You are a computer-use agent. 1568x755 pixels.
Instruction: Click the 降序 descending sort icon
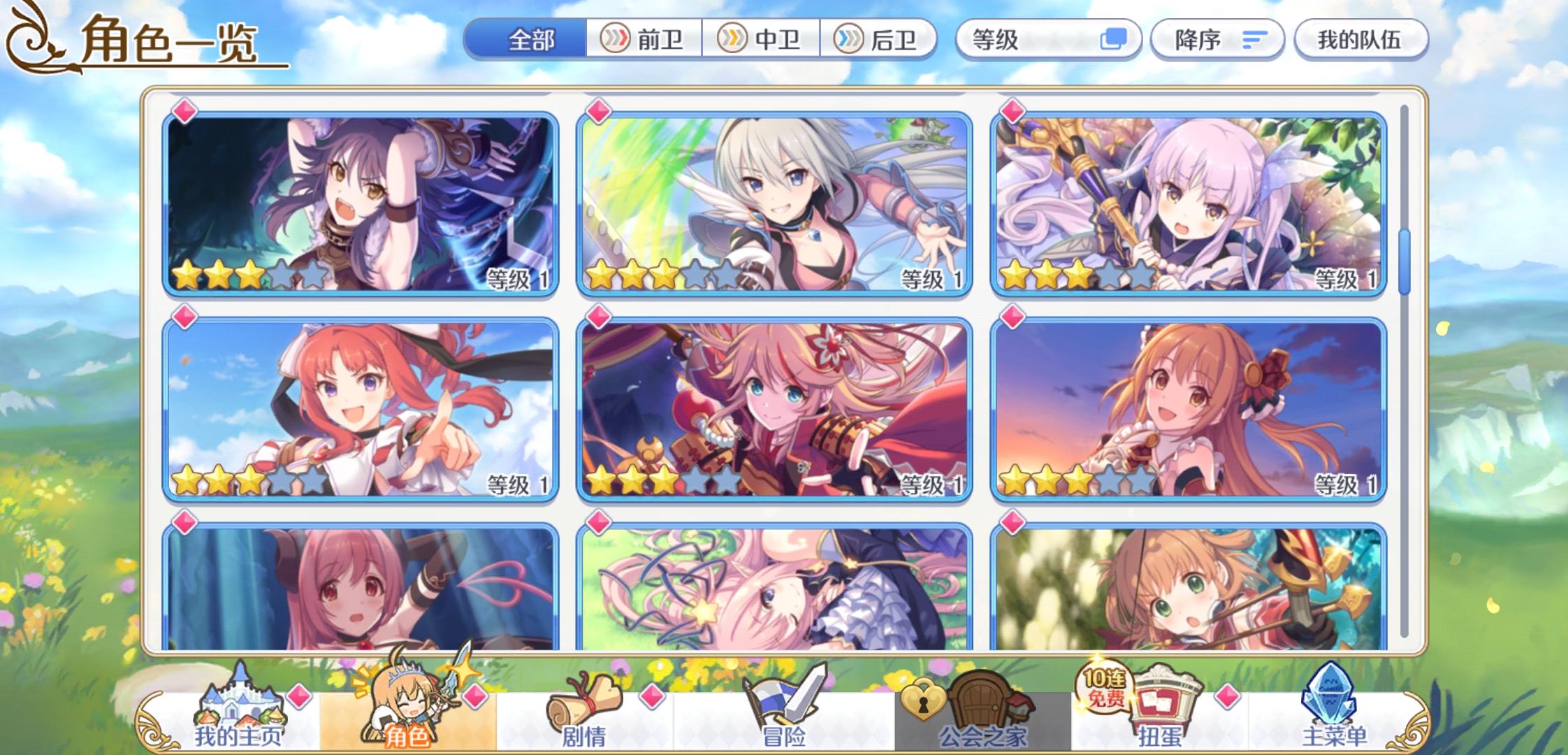click(x=1253, y=40)
